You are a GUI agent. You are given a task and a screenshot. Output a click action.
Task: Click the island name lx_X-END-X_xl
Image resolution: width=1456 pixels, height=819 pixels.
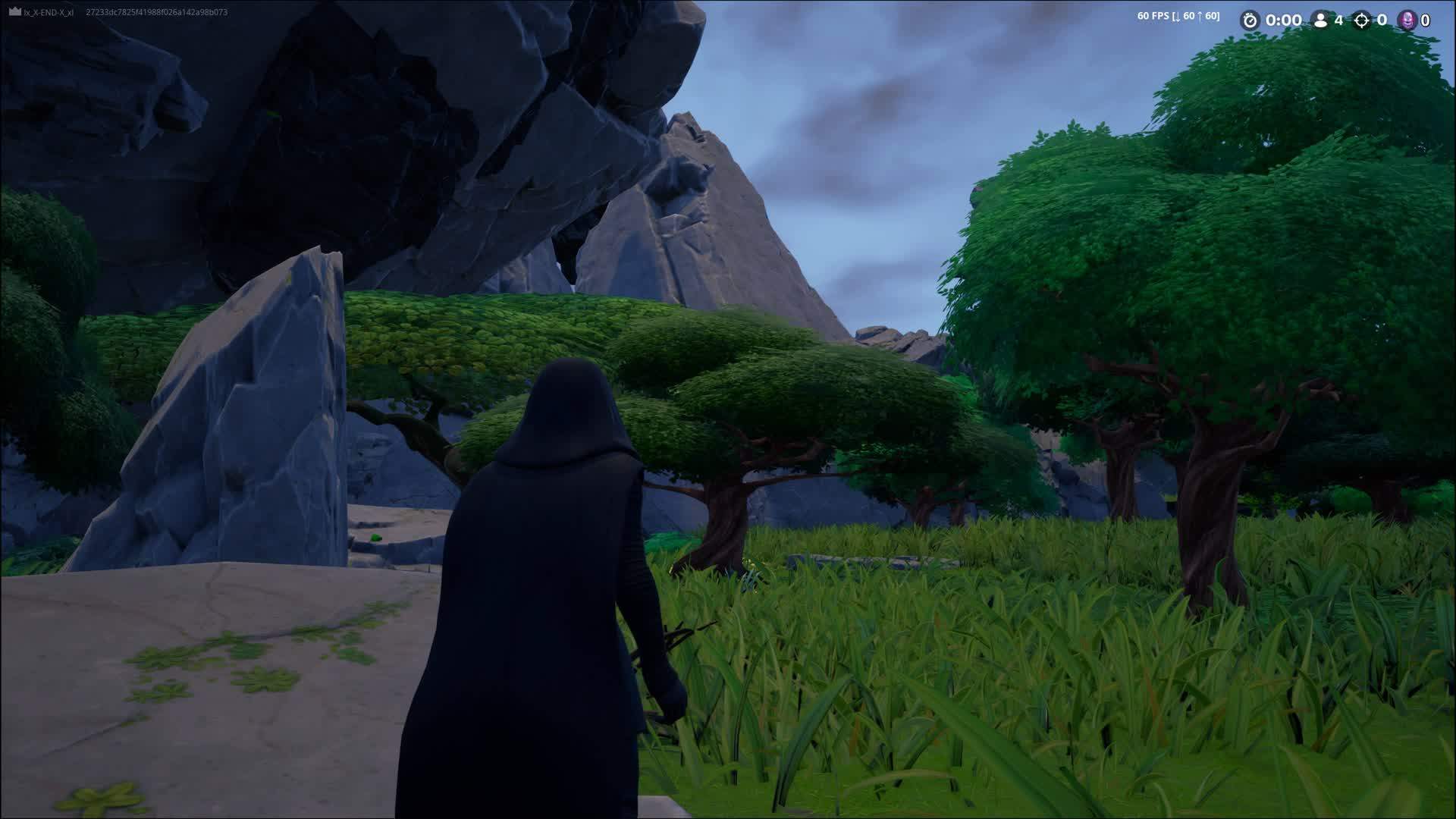tap(48, 12)
